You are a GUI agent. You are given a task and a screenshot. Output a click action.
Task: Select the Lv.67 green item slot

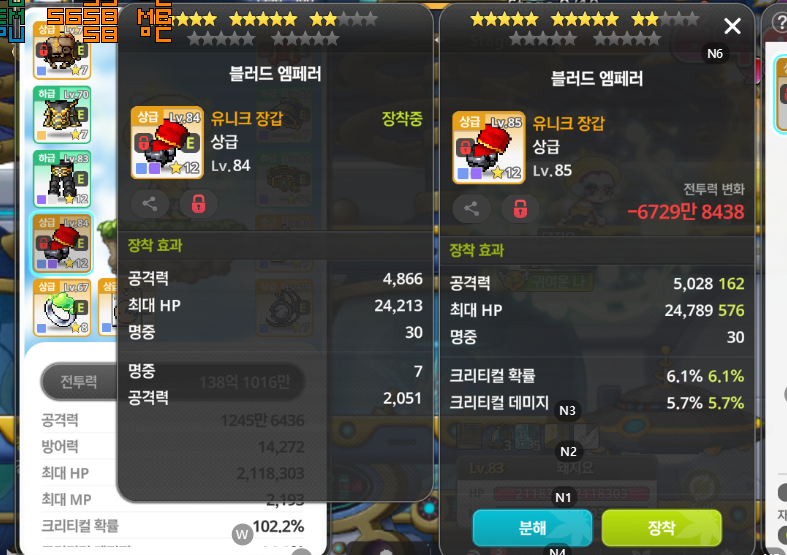point(62,306)
